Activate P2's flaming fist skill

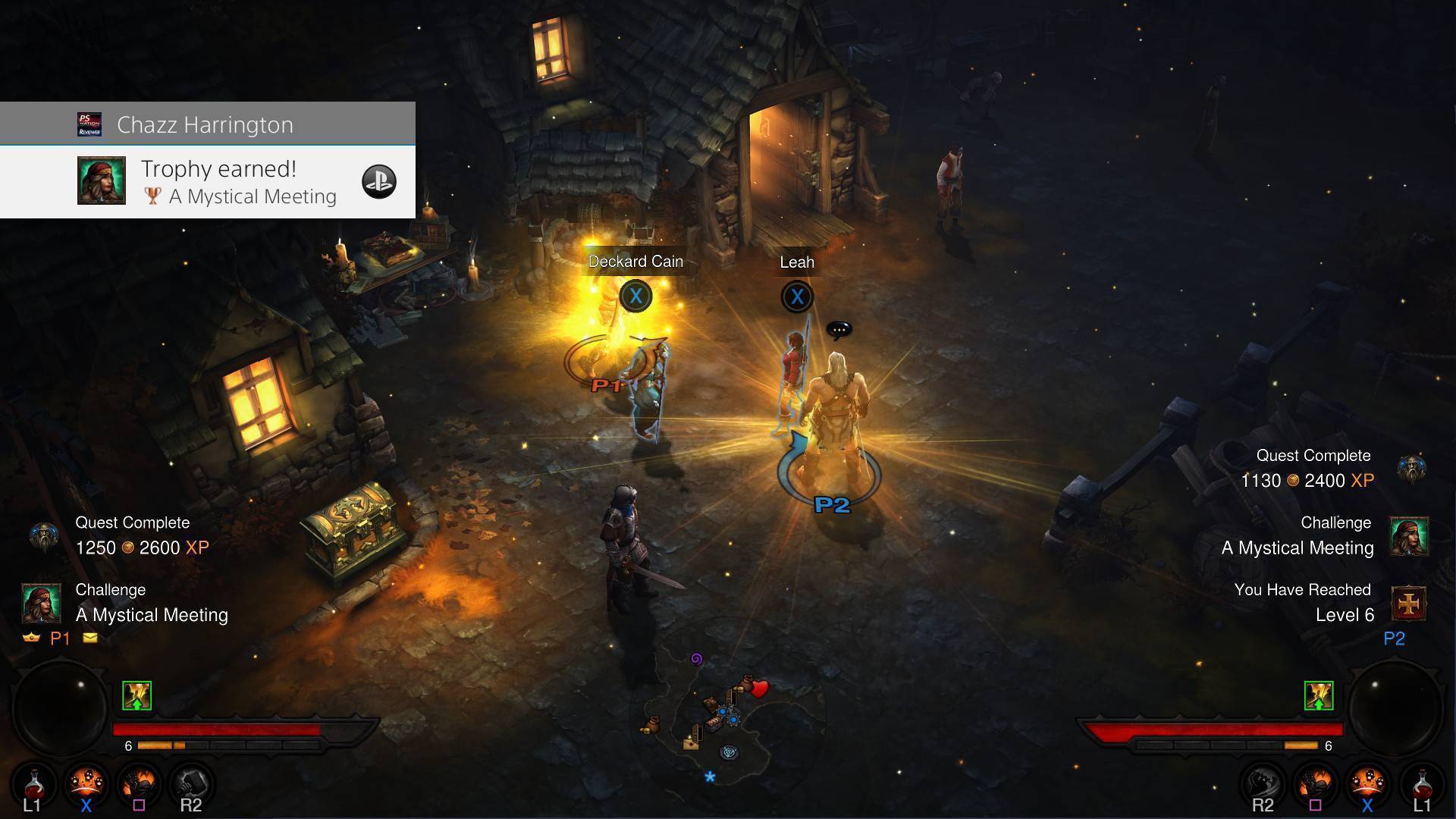(x=1316, y=783)
